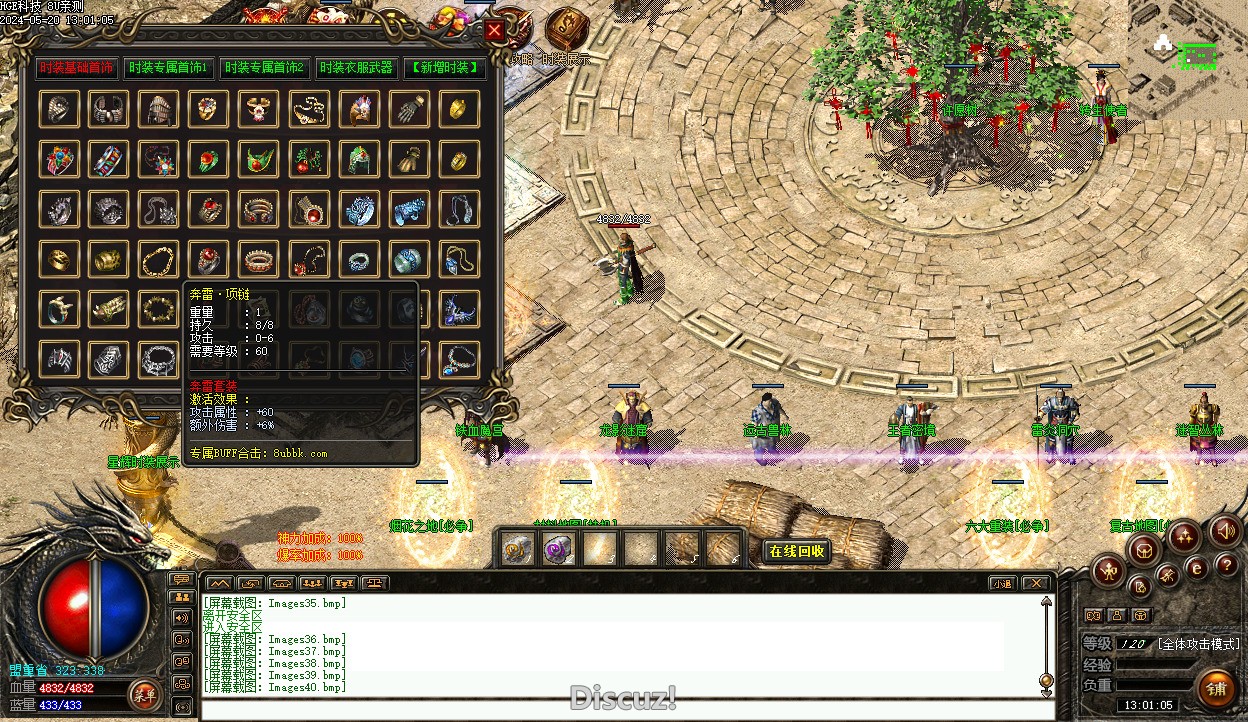Viewport: 1248px width, 722px height.
Task: Click the 小退 logout button
Action: (1001, 583)
